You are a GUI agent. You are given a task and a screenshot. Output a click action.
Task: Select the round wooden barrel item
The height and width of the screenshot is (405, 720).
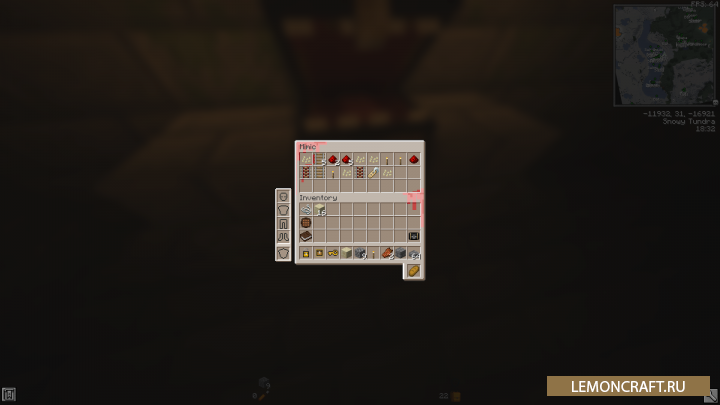coord(307,223)
